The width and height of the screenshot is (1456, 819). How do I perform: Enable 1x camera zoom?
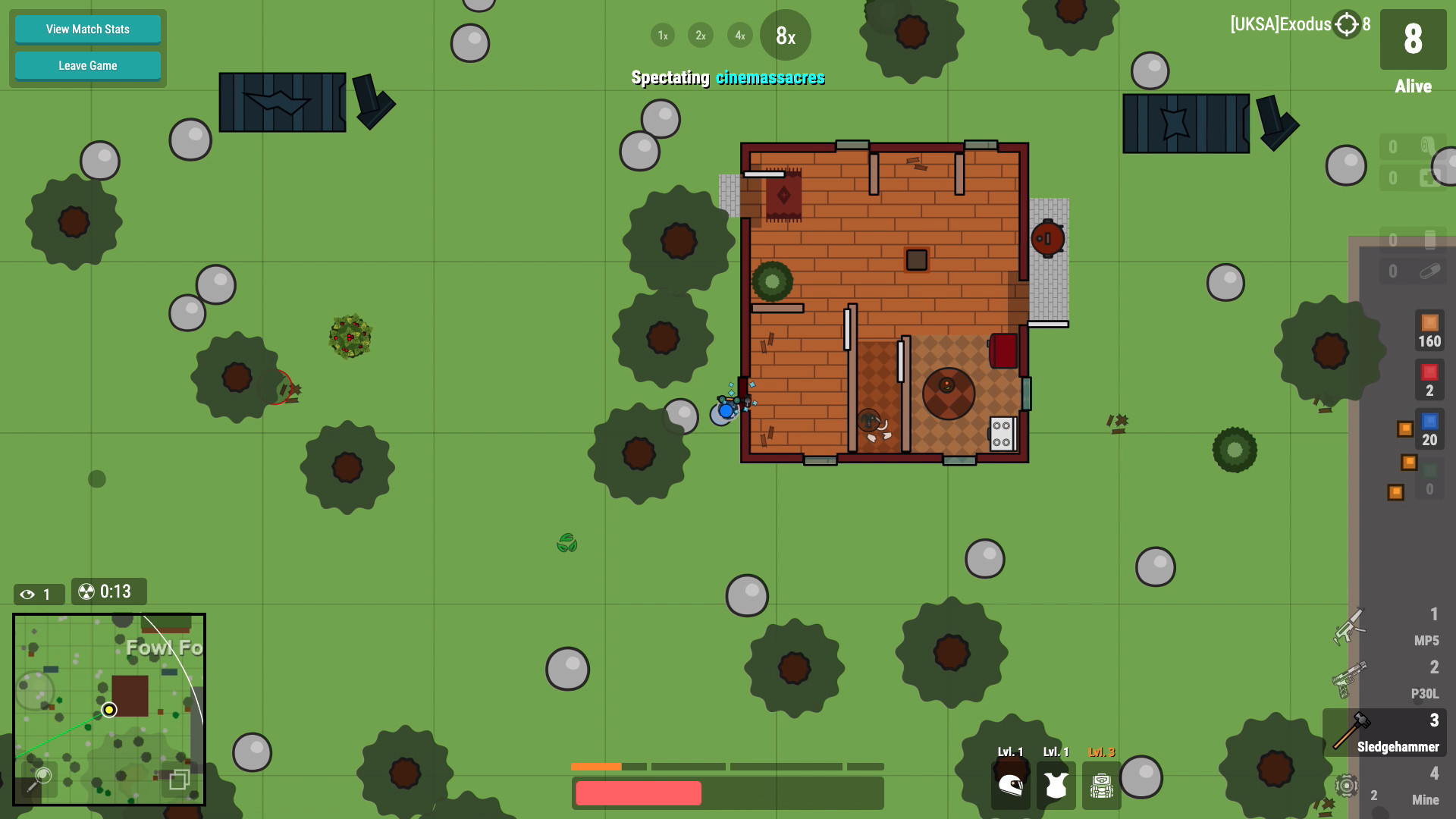(x=662, y=35)
